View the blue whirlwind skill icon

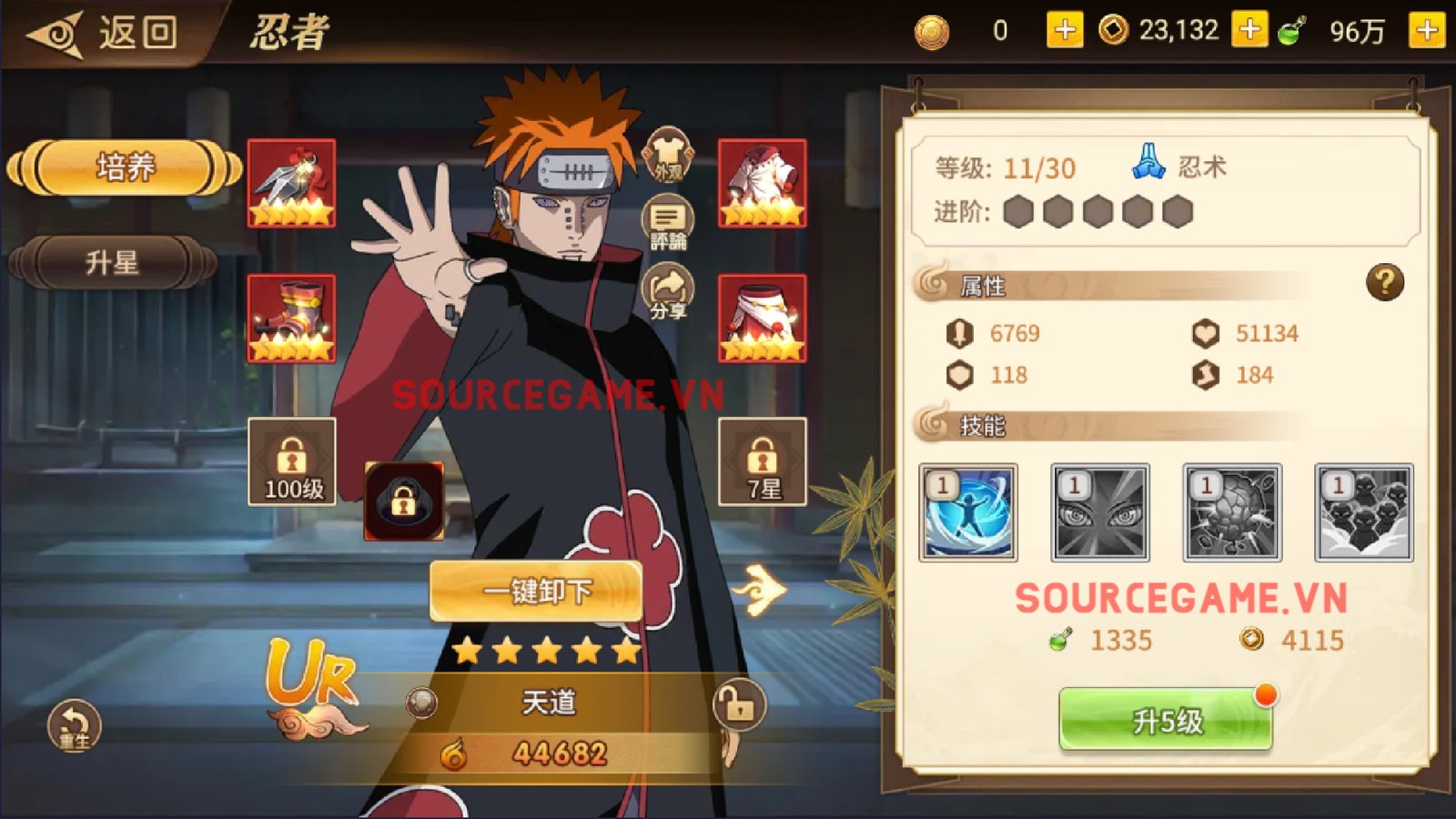(x=968, y=512)
